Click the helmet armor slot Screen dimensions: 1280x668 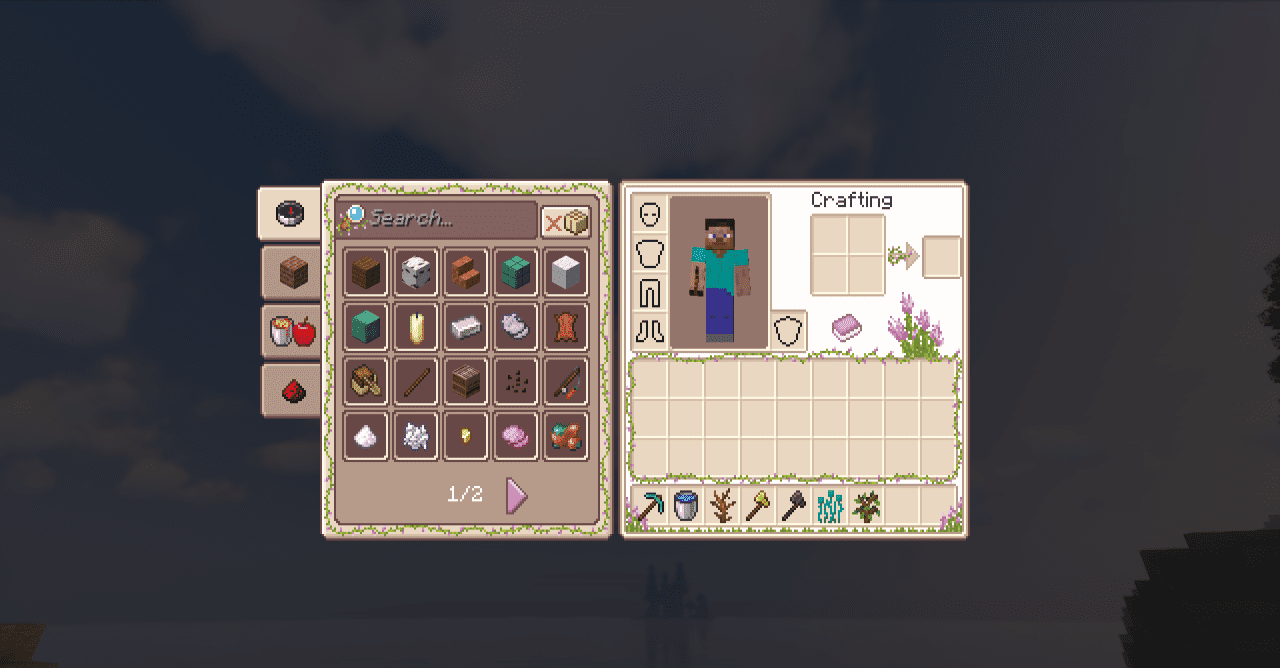[x=650, y=215]
